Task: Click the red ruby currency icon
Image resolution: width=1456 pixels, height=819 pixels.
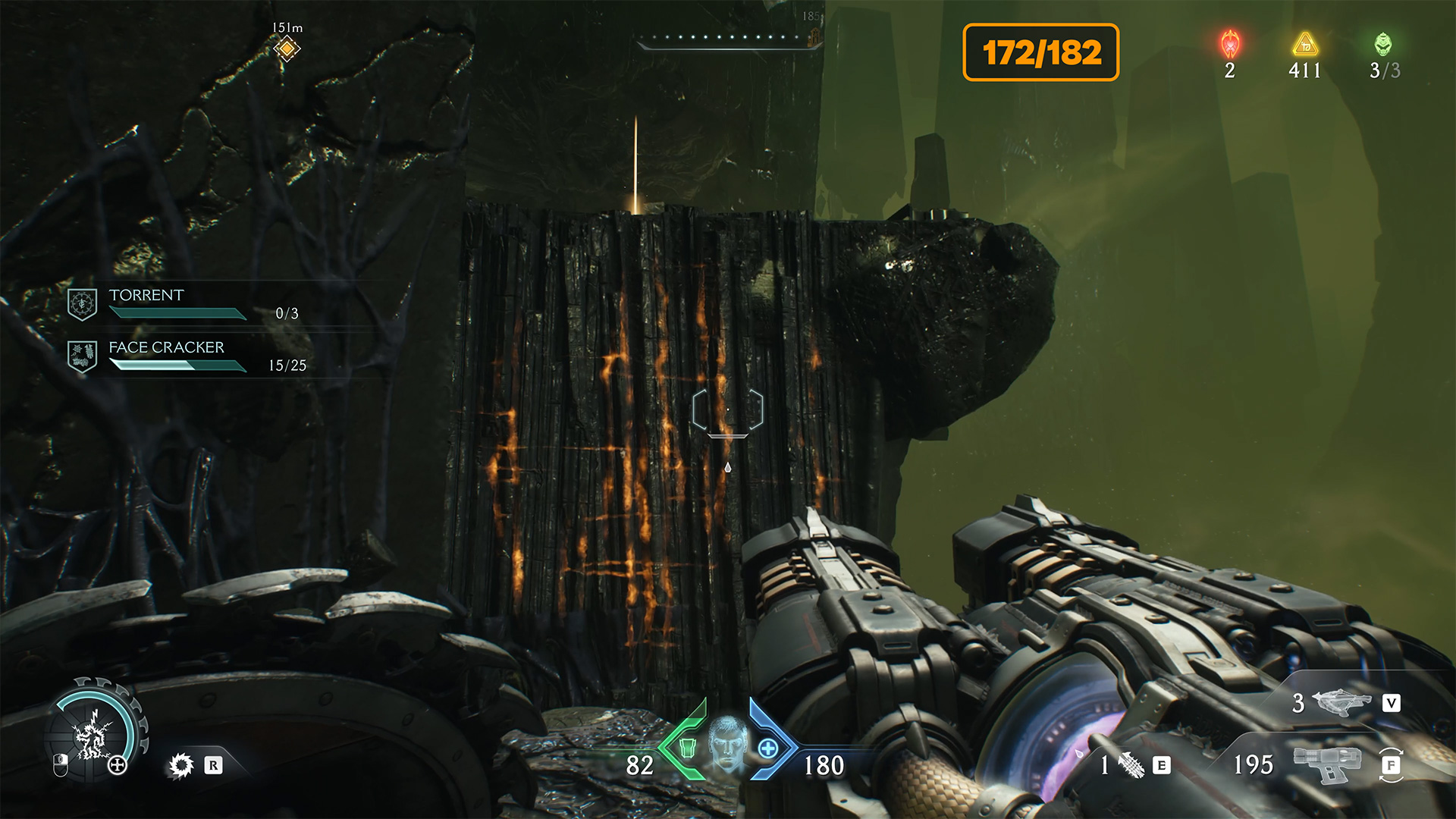Action: tap(1230, 45)
